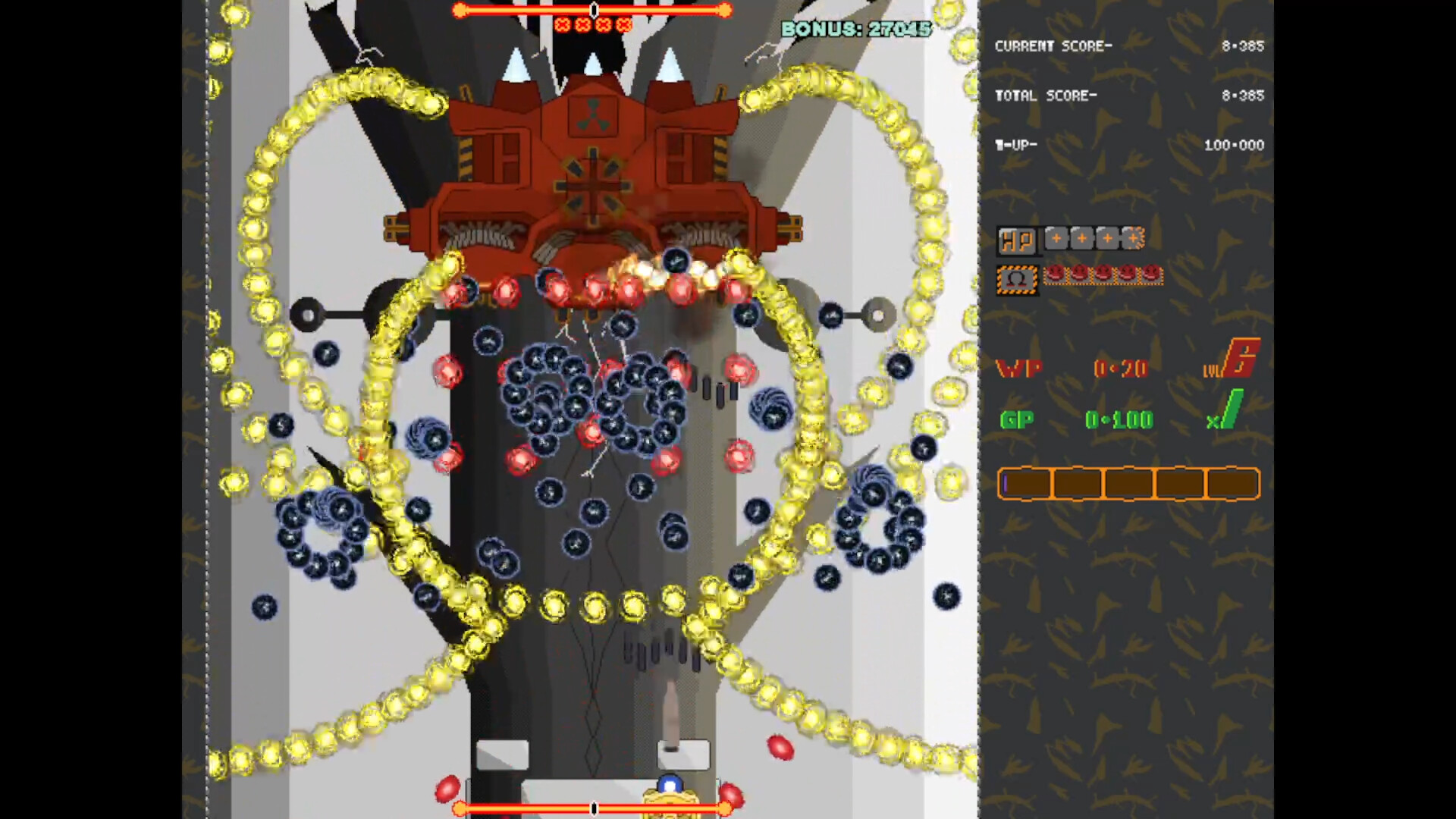1456x819 pixels.
Task: Click the flashing fourth HP cell with plus sign
Action: (1133, 238)
